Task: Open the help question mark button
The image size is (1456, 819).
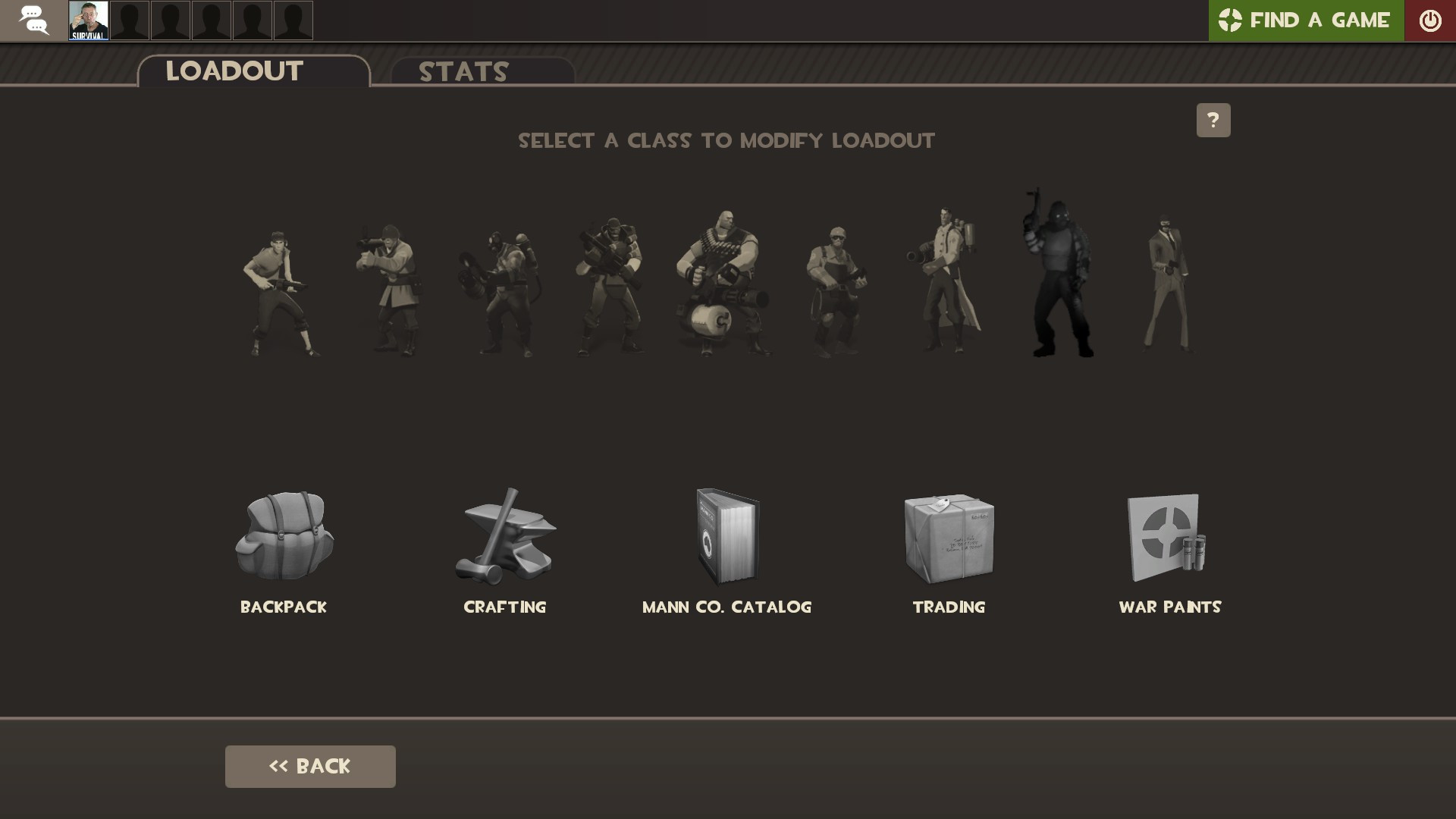Action: coord(1213,120)
